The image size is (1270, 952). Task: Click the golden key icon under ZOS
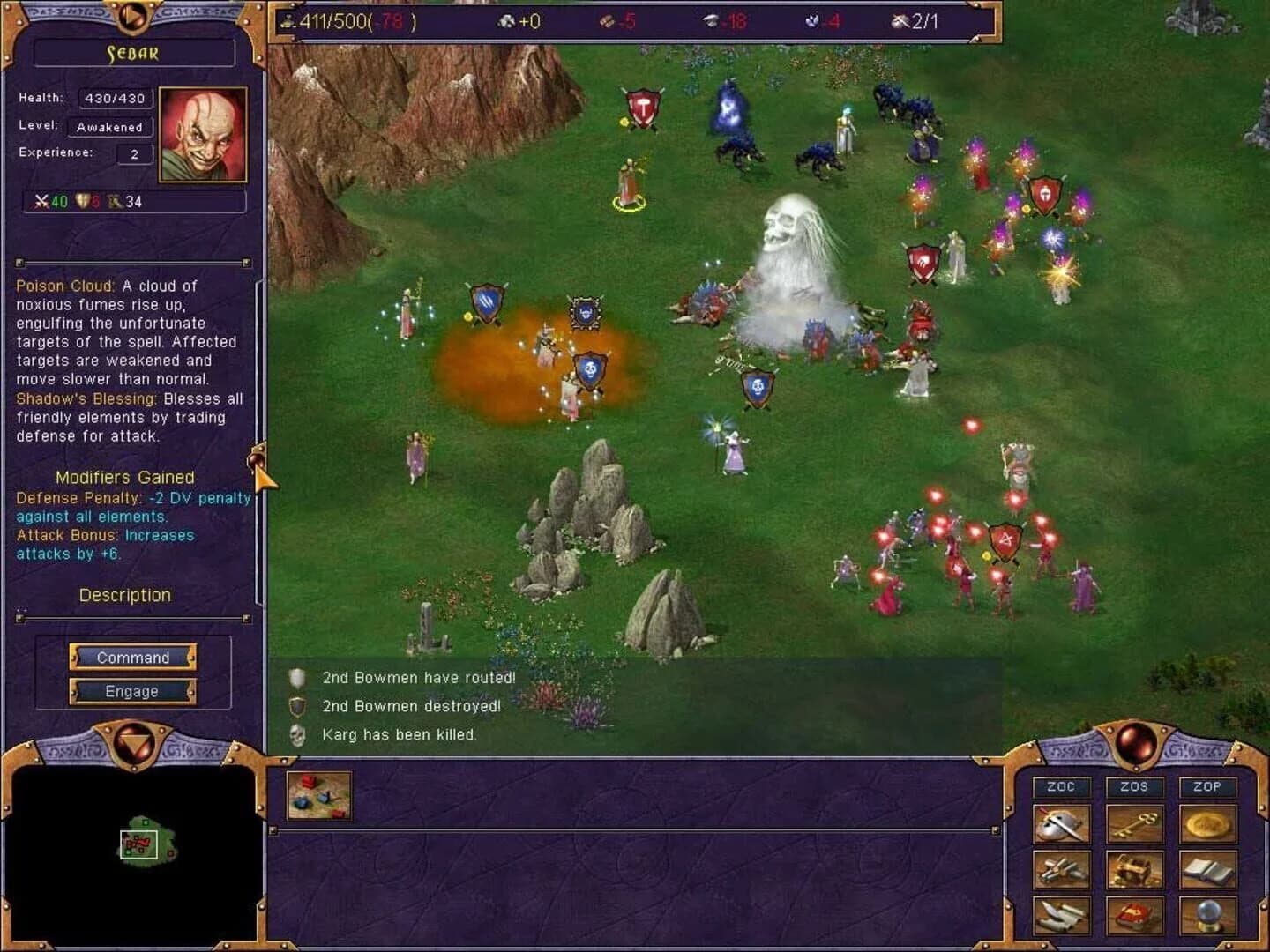(1136, 822)
